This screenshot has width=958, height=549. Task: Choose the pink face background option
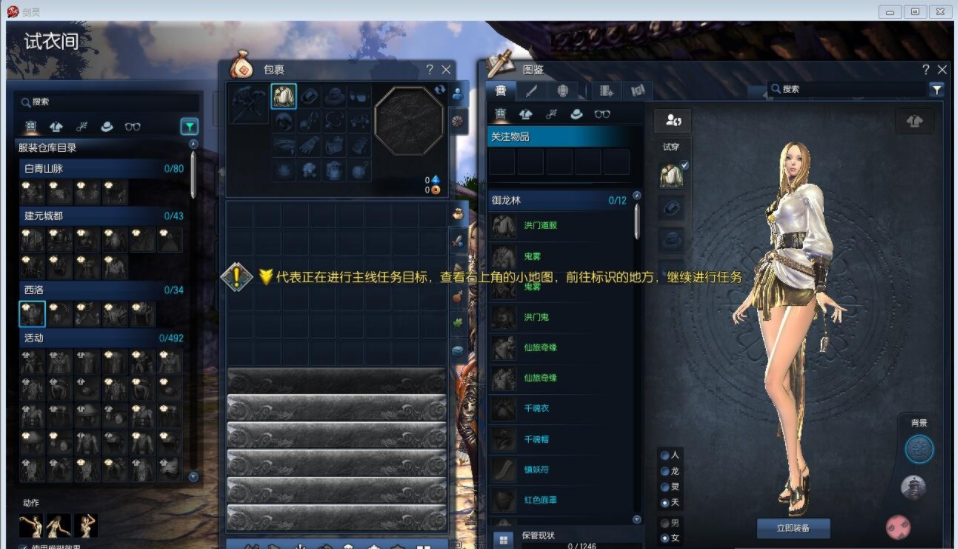[x=898, y=525]
